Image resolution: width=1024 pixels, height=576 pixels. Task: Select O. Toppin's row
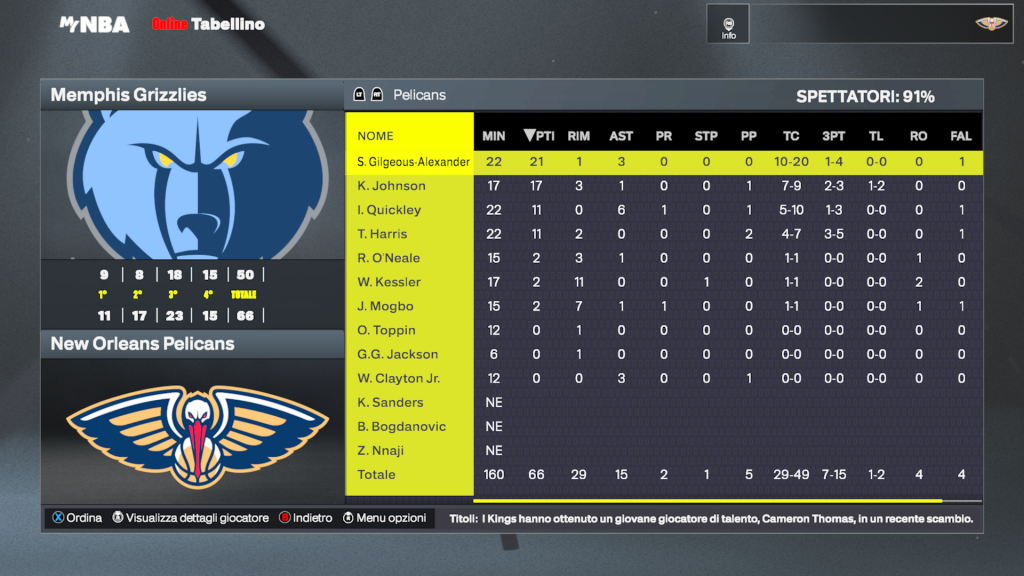386,330
